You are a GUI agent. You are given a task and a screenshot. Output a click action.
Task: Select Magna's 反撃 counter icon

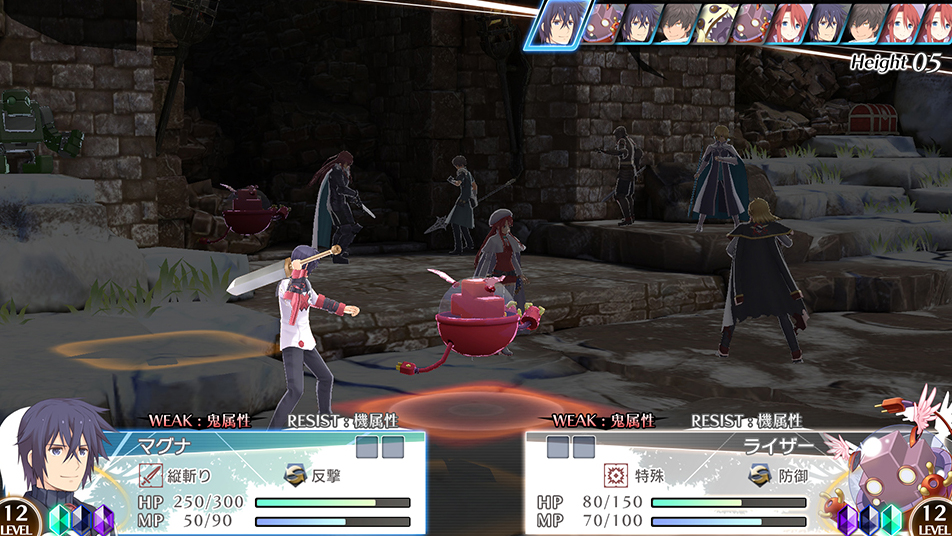[x=296, y=476]
